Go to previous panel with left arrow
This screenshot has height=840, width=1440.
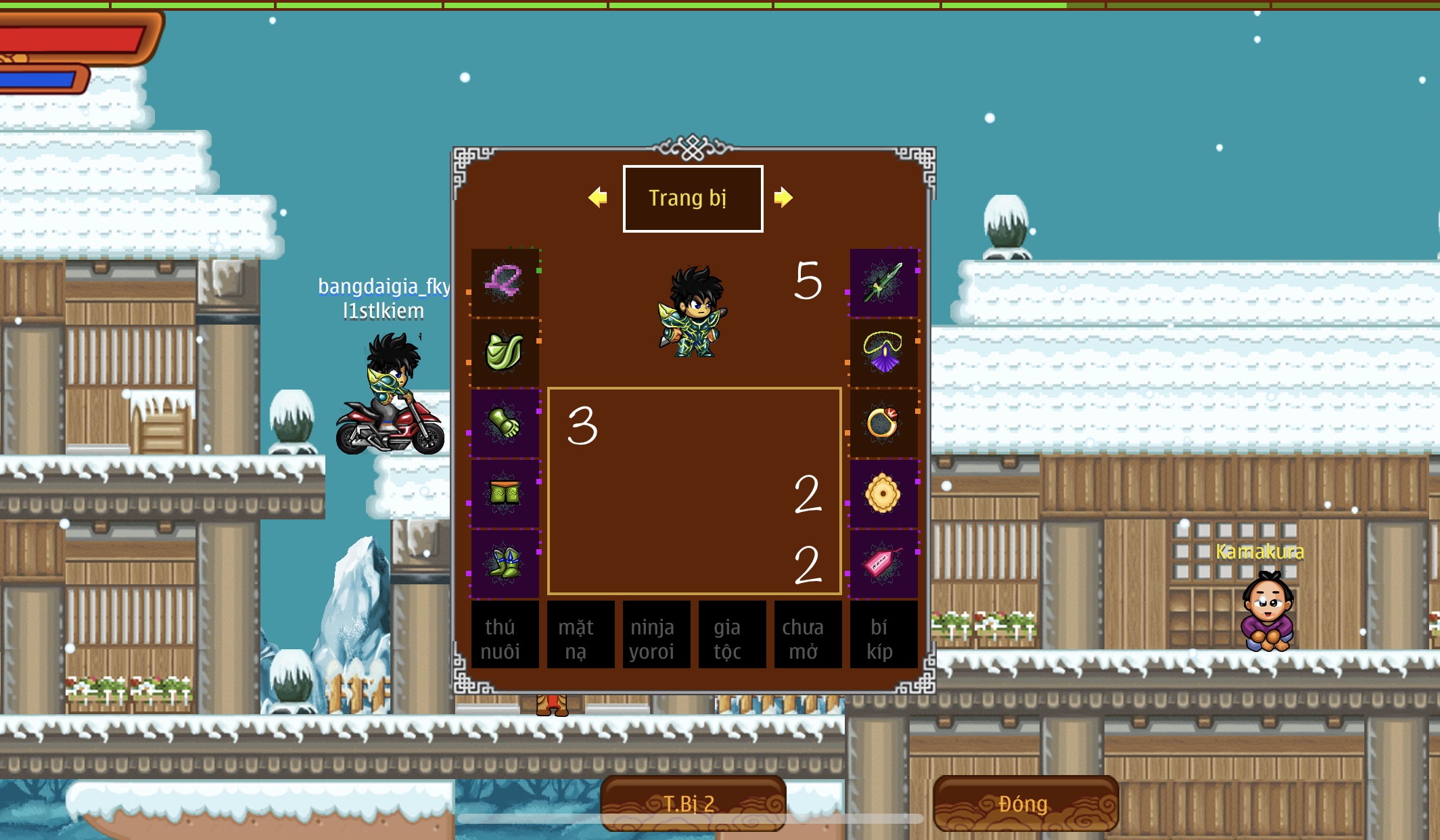(x=598, y=198)
